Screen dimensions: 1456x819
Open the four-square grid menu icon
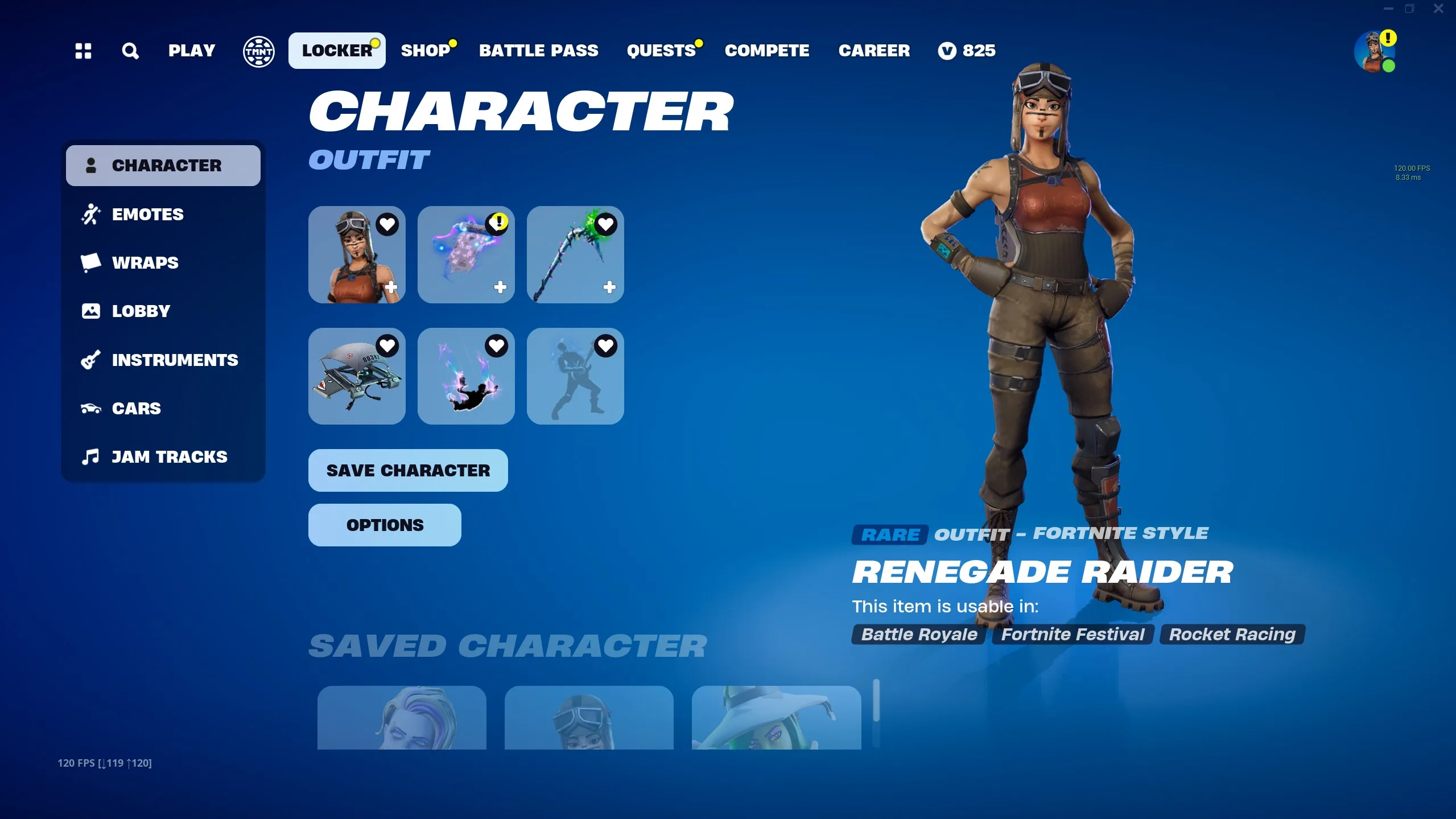83,51
